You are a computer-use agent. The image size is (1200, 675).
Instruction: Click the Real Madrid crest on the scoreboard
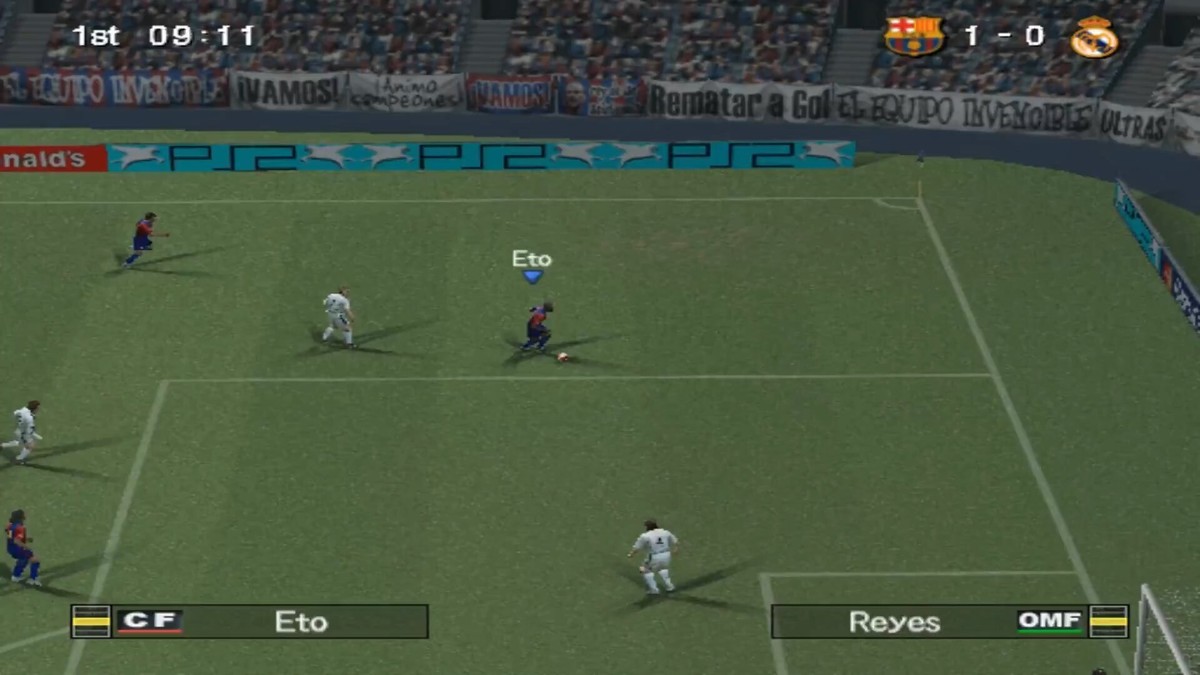pyautogui.click(x=1094, y=37)
